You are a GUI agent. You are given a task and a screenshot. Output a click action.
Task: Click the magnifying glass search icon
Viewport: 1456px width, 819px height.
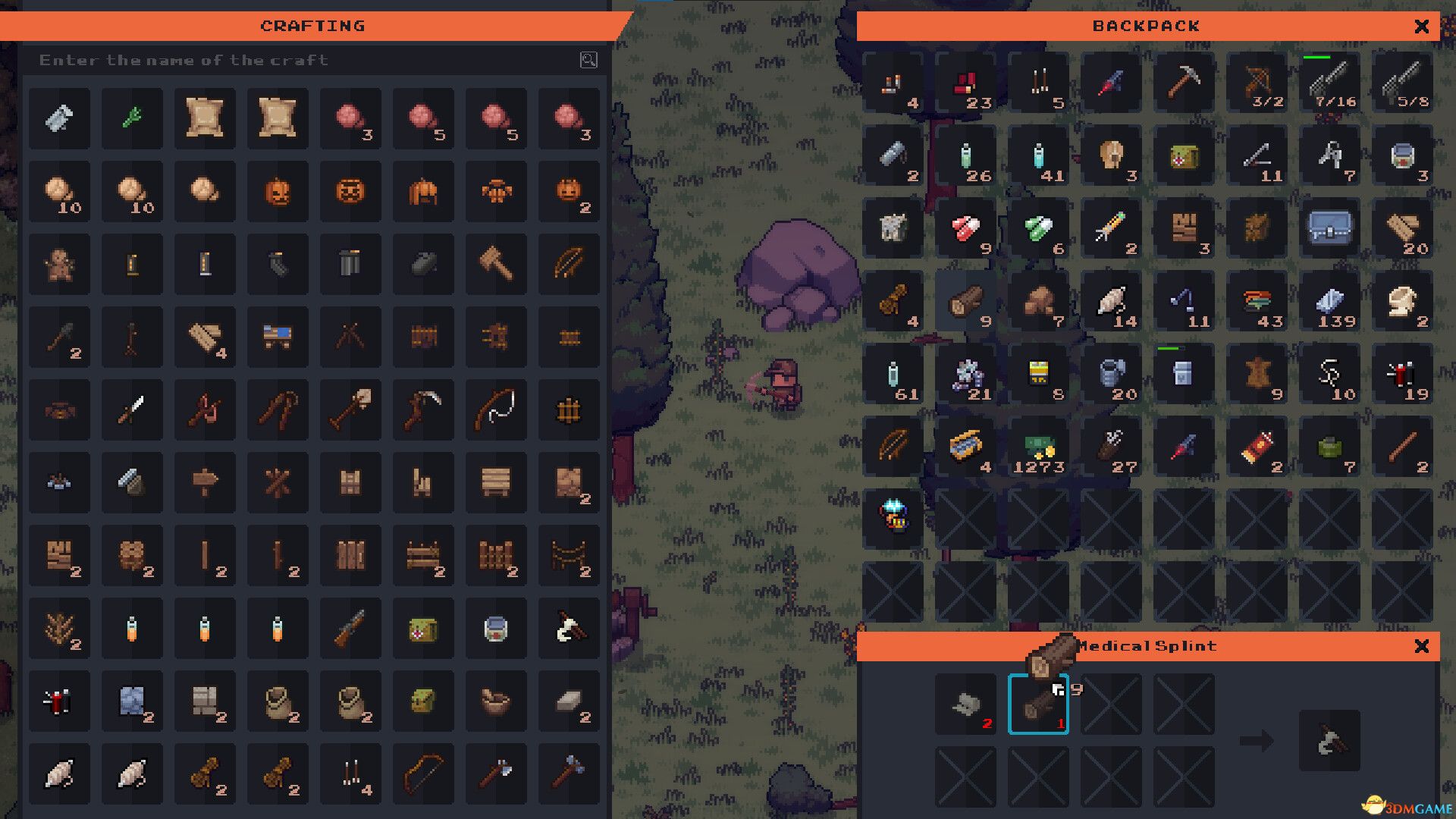(588, 60)
